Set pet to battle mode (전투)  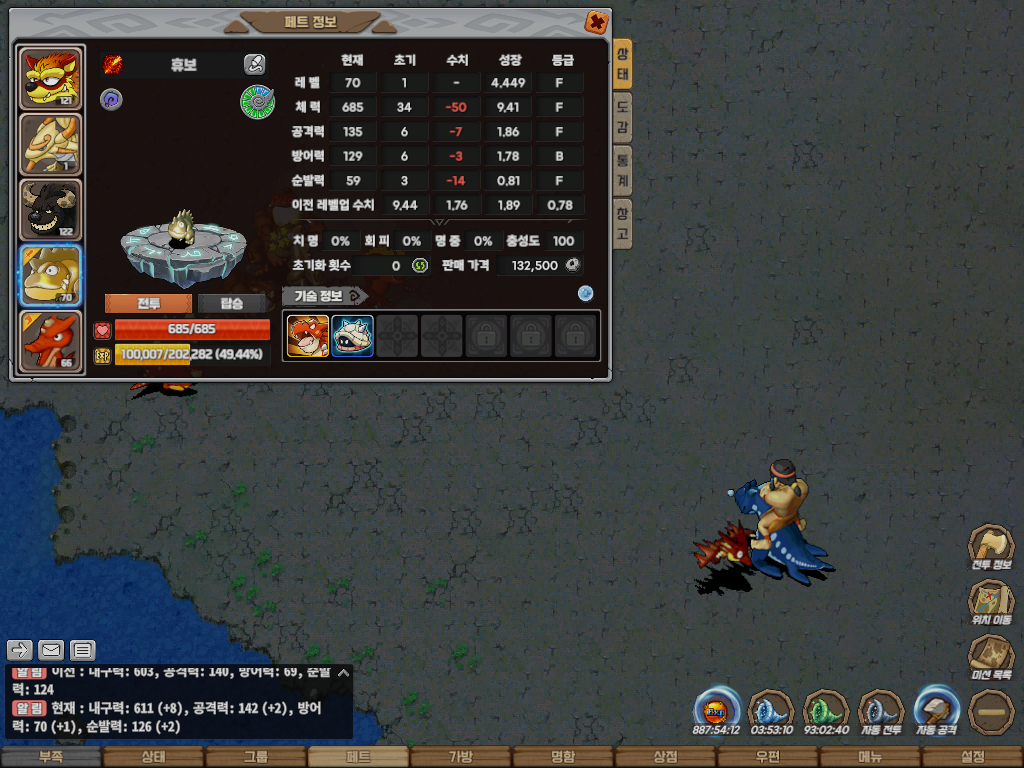[148, 304]
